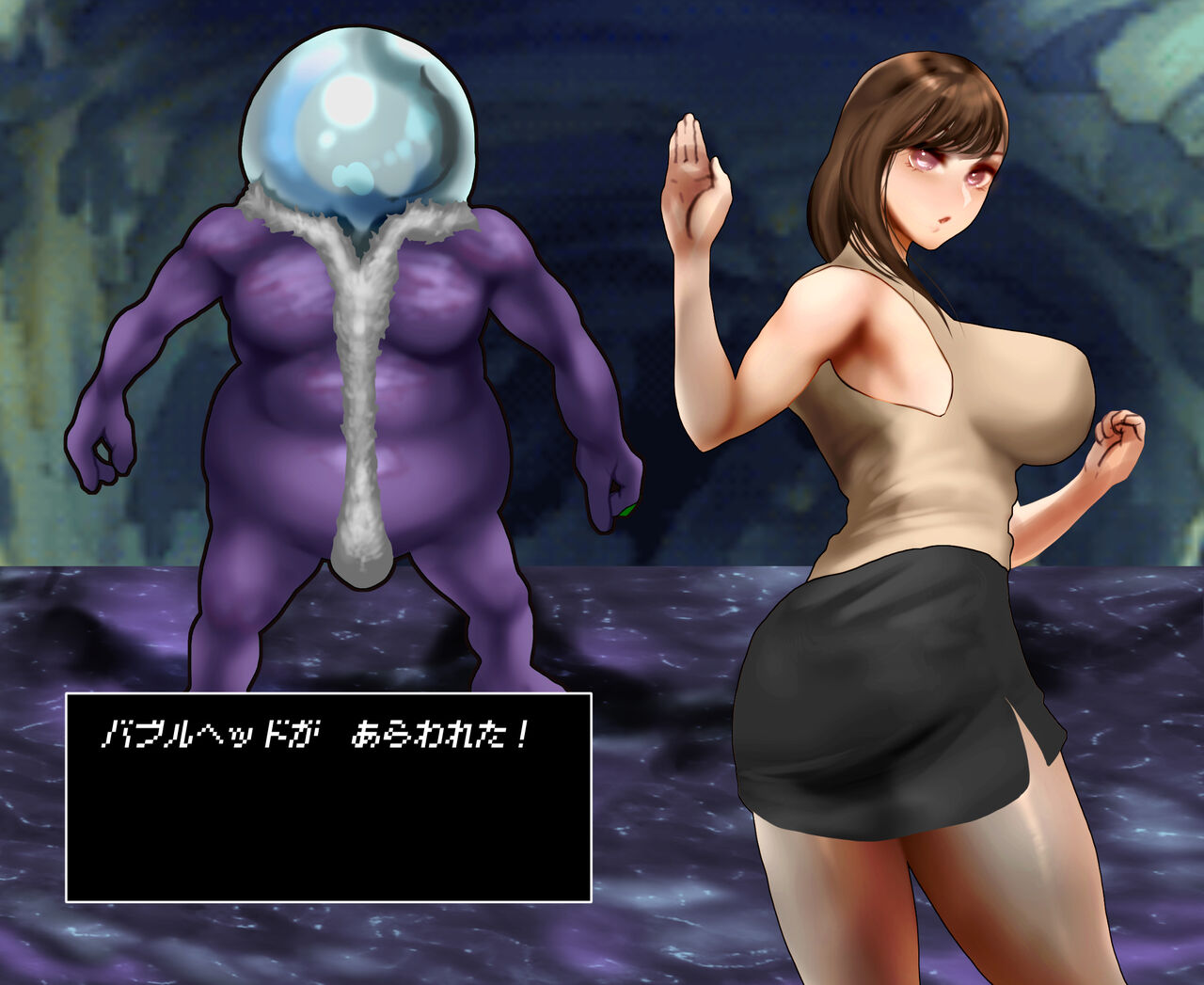Advance the black battle message box
The image size is (1204, 985).
click(328, 797)
